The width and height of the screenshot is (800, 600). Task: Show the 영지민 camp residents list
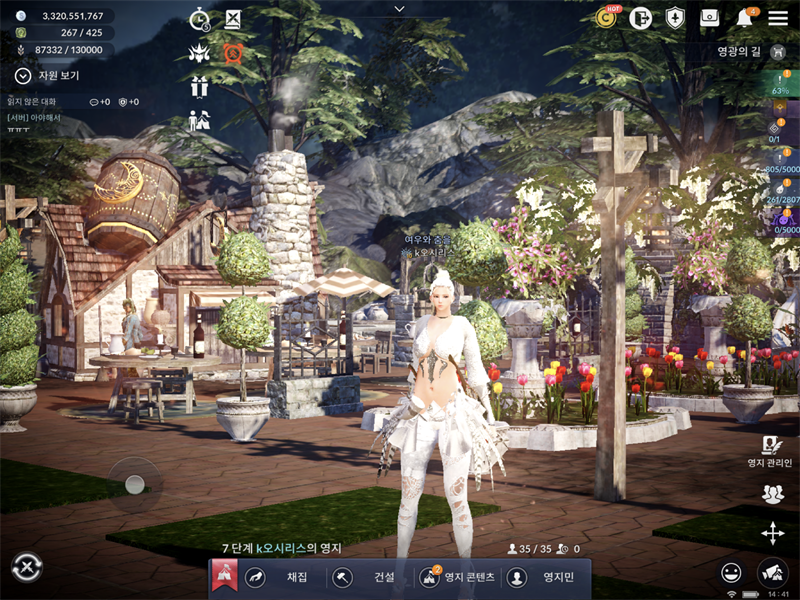pyautogui.click(x=543, y=577)
